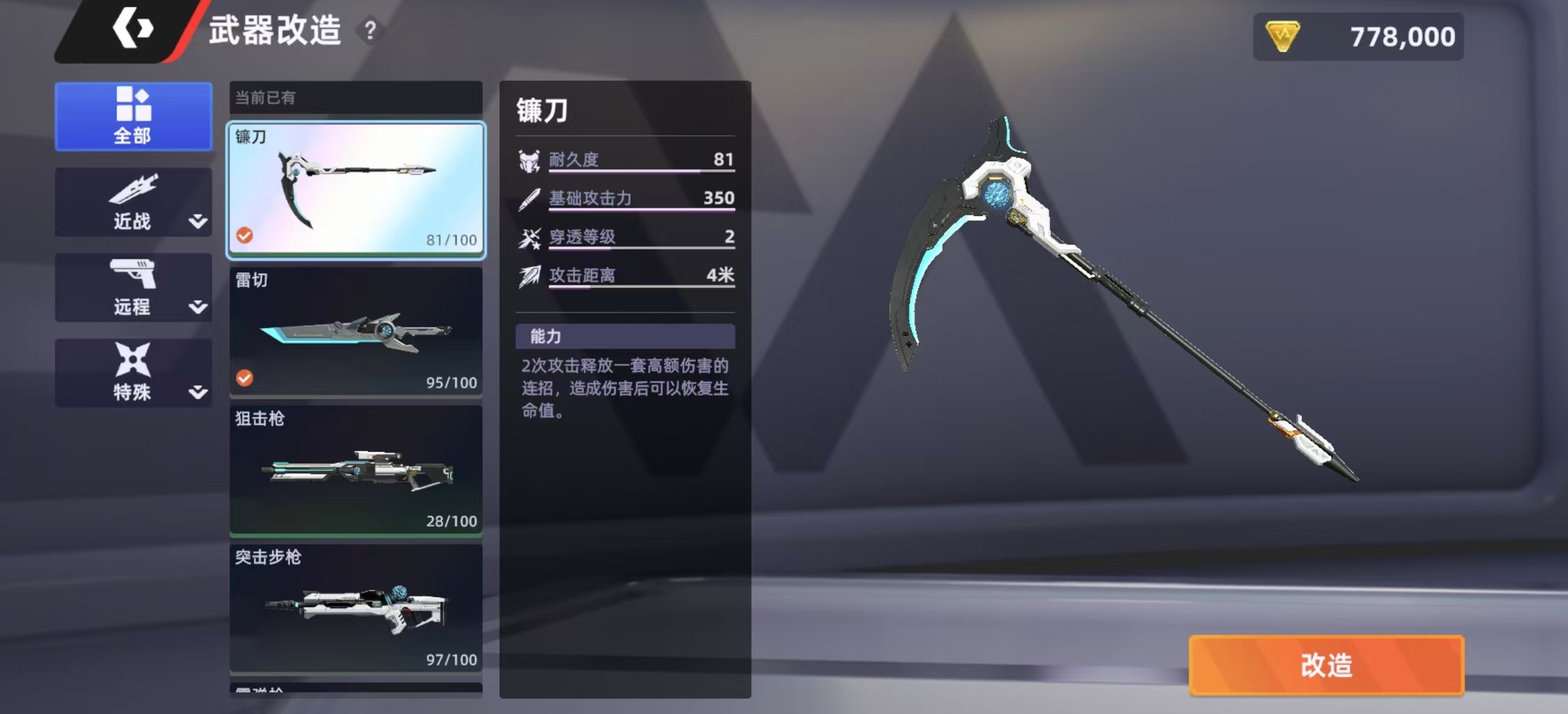1568x714 pixels.
Task: Select the 突击步枪 assault rifle card
Action: [356, 609]
